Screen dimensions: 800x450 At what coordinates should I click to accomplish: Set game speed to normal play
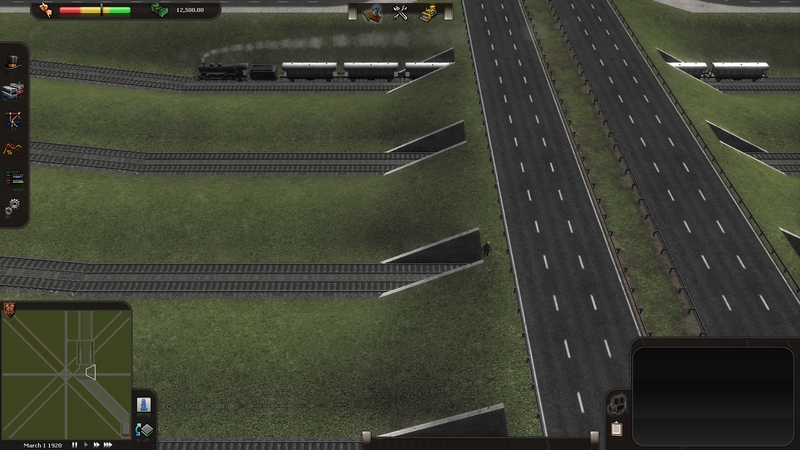[x=86, y=444]
